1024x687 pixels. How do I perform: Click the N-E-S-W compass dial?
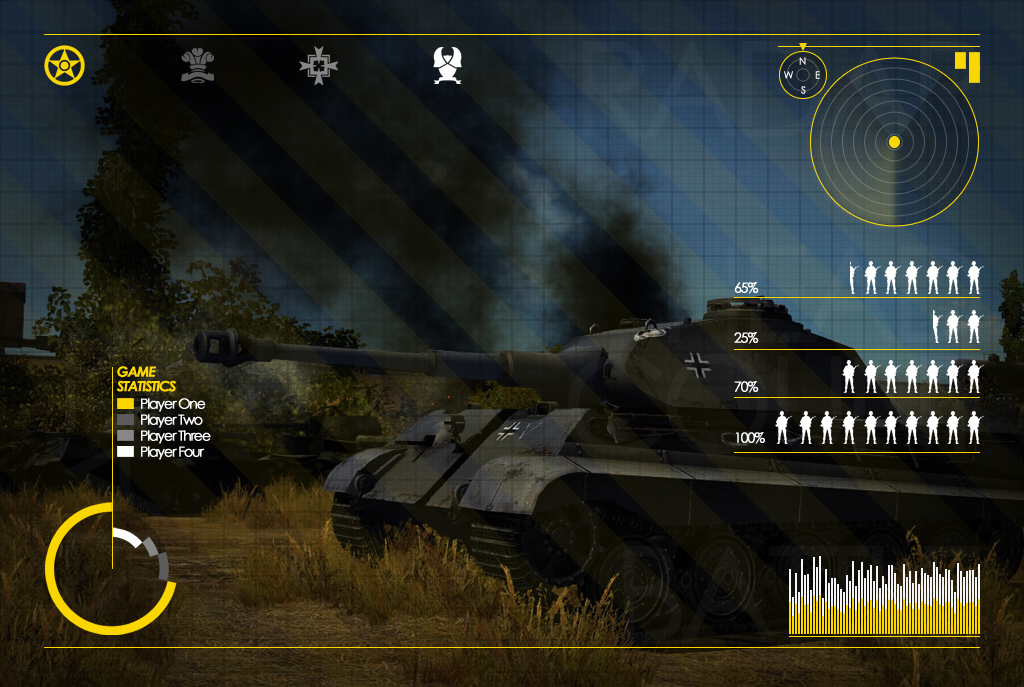pos(803,75)
